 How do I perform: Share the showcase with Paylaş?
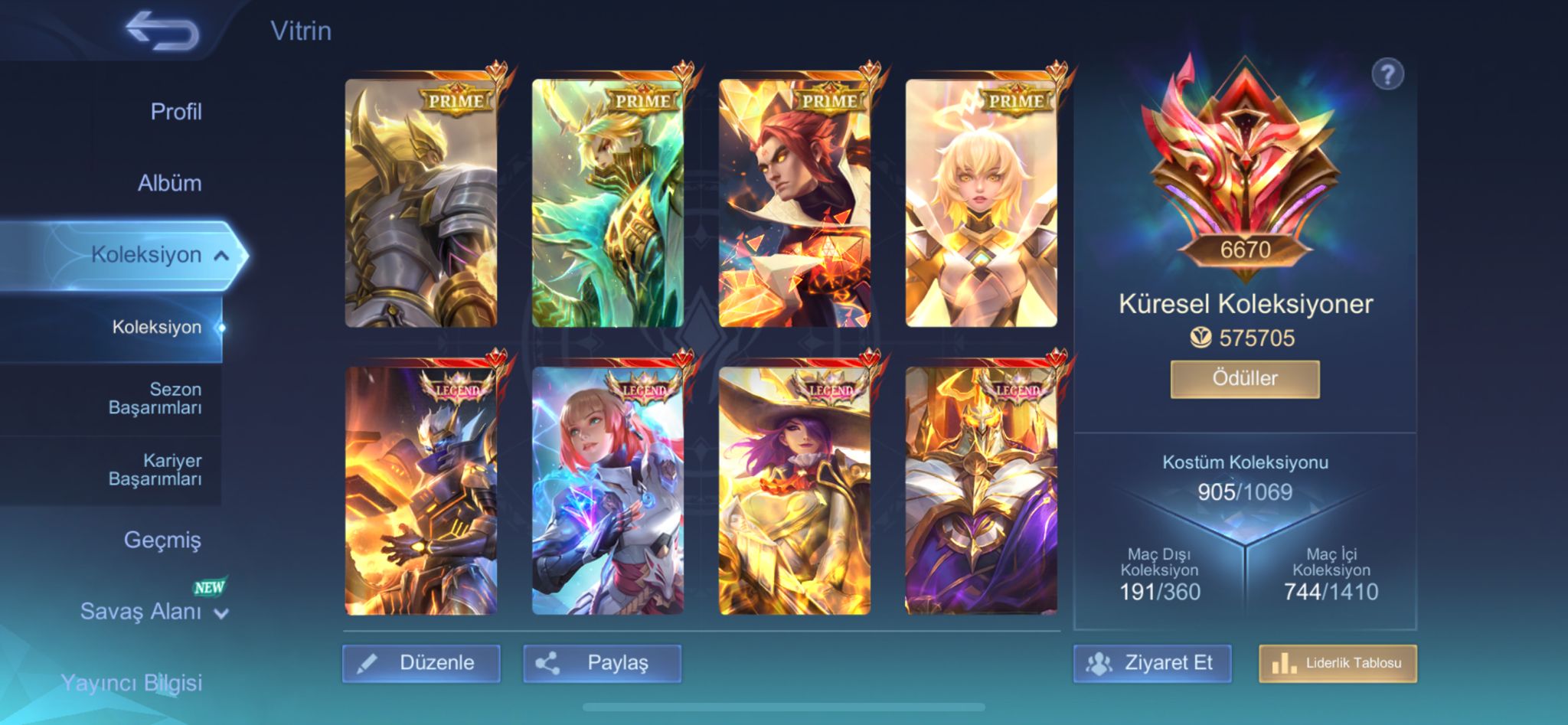[x=602, y=663]
